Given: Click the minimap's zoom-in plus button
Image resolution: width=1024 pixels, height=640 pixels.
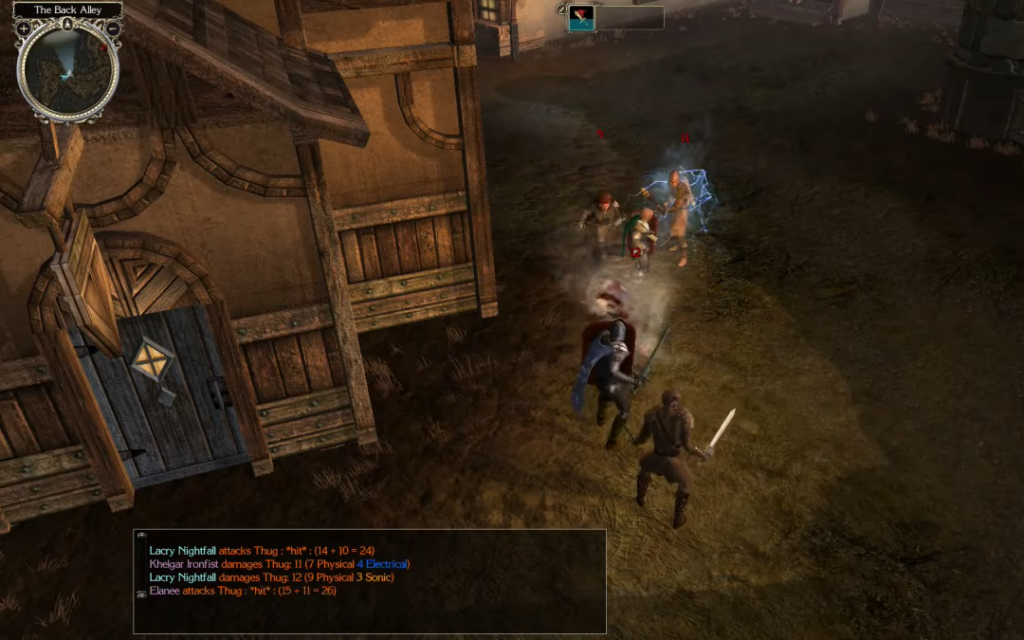Looking at the screenshot, I should click(x=23, y=29).
